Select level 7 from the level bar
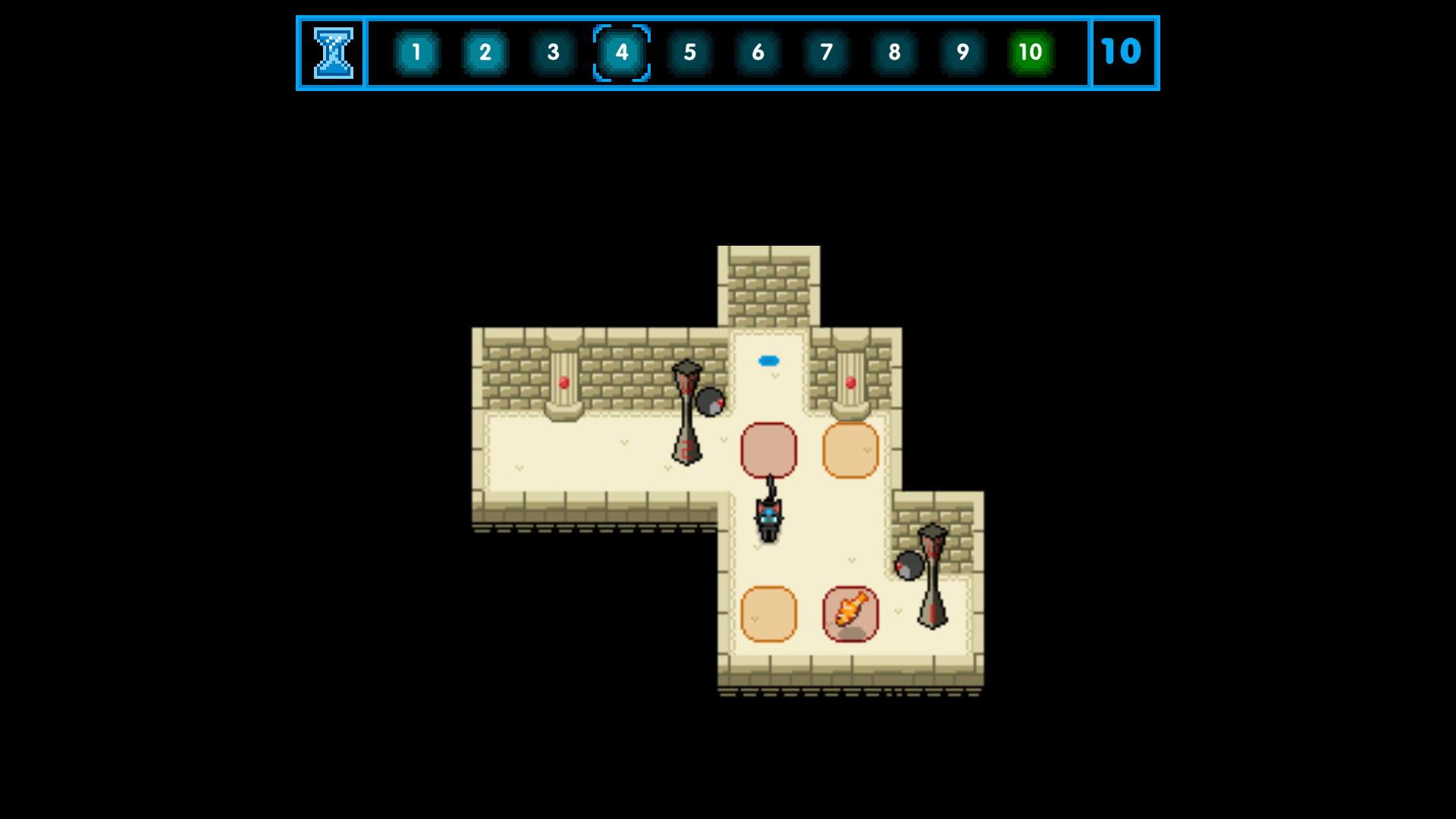 click(825, 53)
